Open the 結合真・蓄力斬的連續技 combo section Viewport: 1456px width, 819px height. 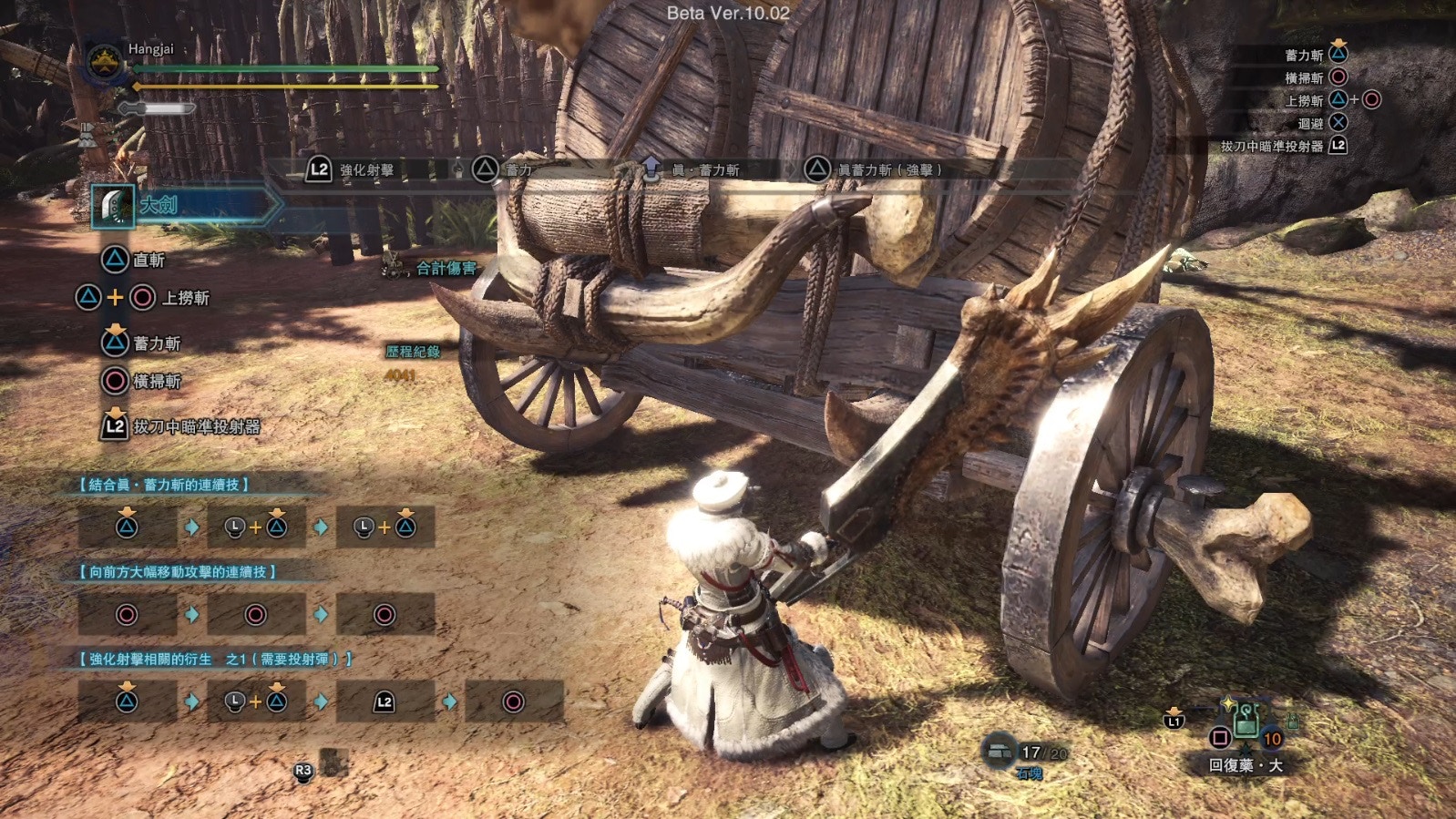click(165, 485)
